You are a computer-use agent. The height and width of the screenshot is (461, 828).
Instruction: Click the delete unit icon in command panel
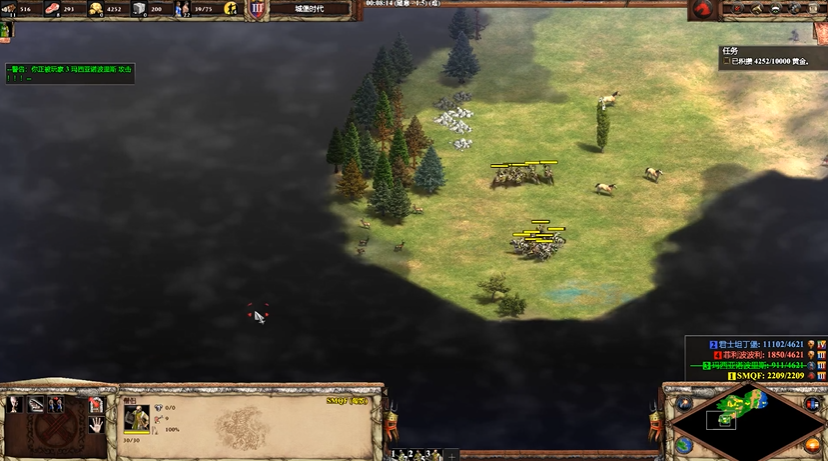[97, 404]
